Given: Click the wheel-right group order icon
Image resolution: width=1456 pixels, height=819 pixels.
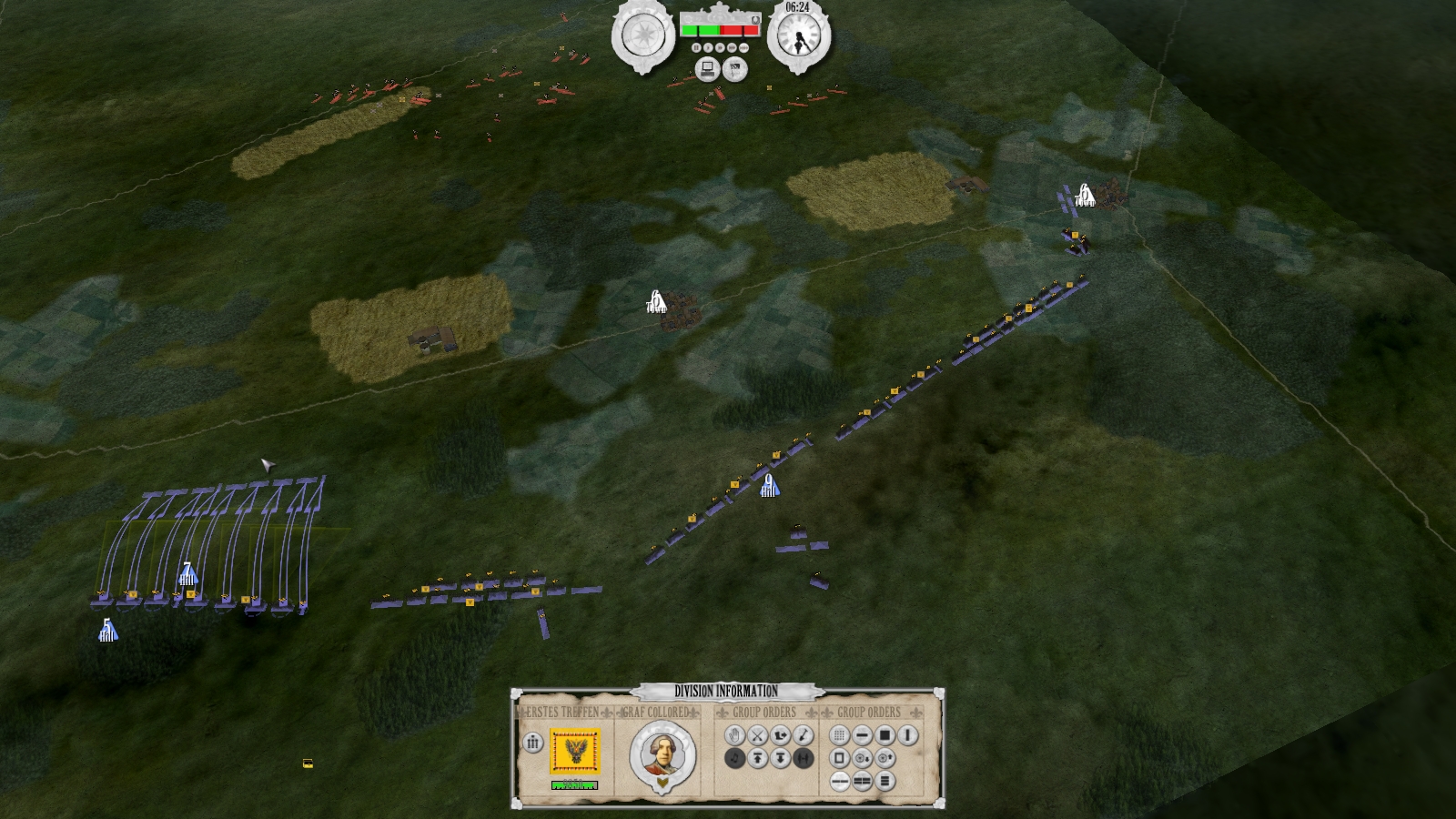Looking at the screenshot, I should (x=886, y=758).
